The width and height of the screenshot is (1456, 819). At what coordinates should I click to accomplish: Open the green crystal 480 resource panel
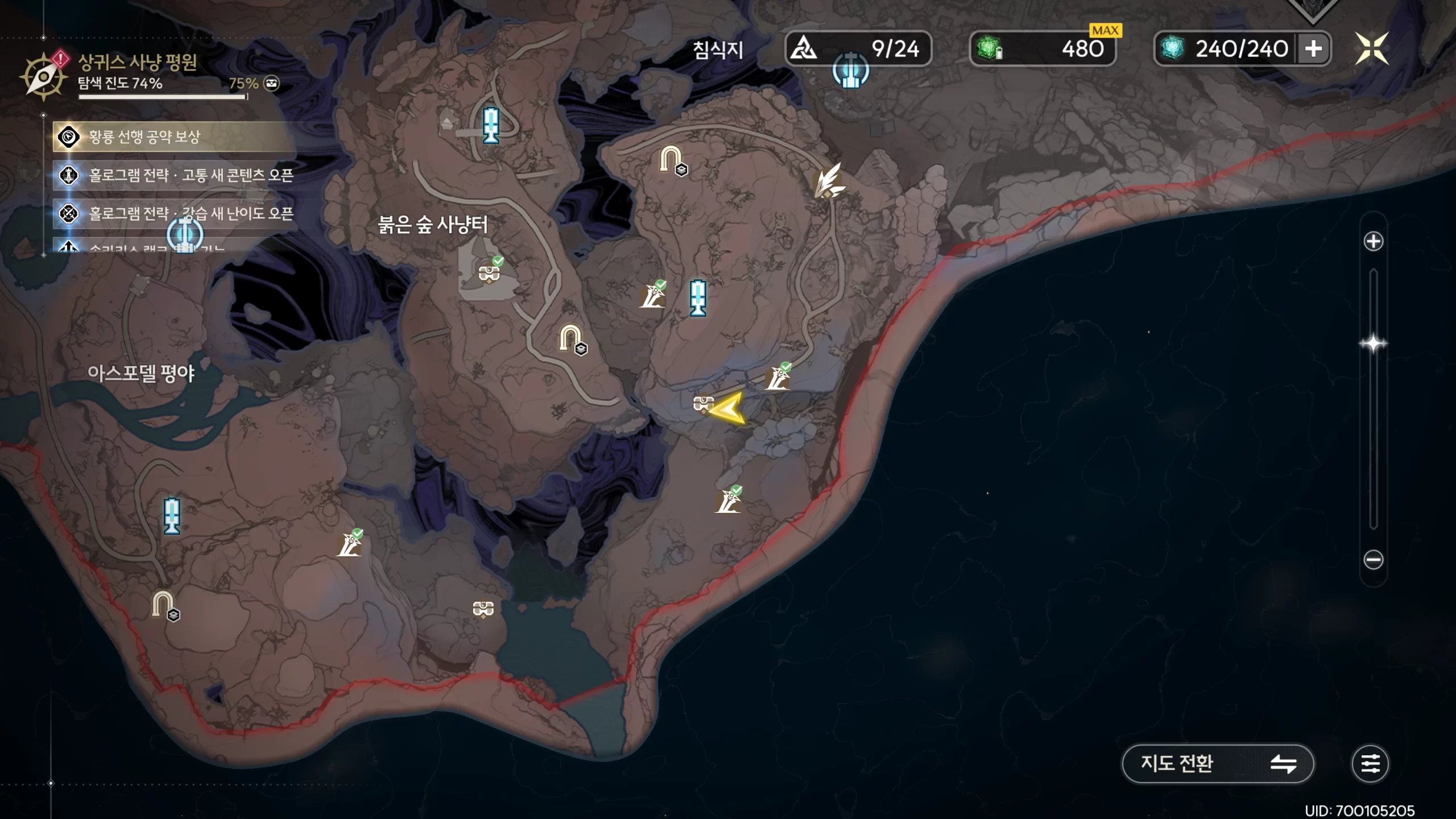tap(1042, 49)
